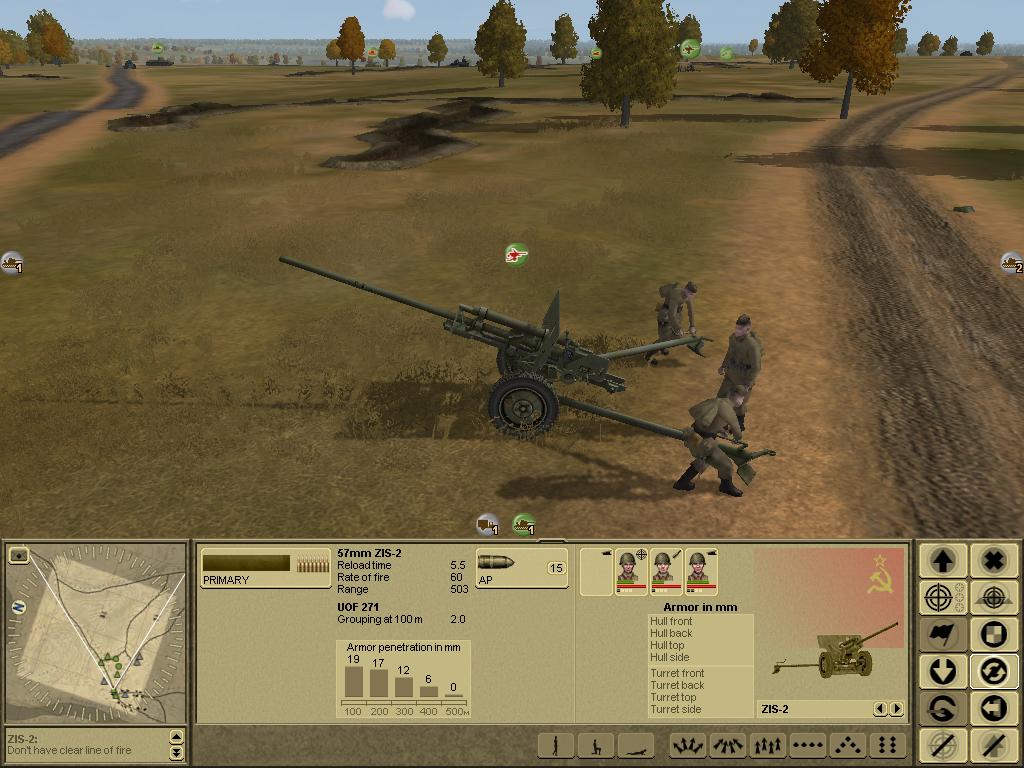This screenshot has height=768, width=1024.
Task: Click the left arrow command button
Action: point(992,708)
